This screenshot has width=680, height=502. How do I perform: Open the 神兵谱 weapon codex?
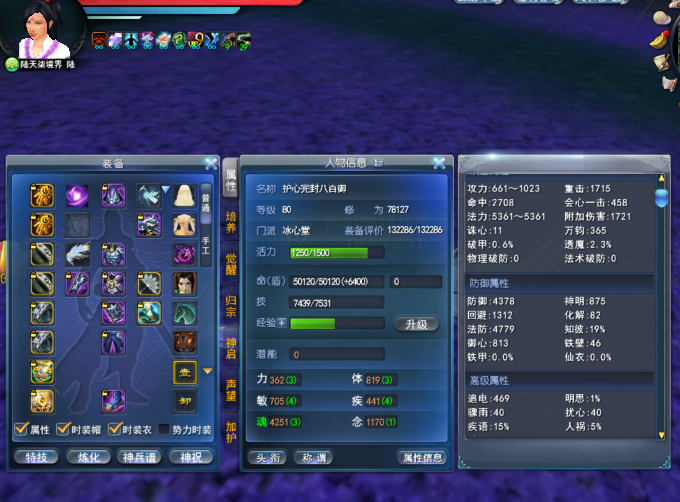(140, 457)
